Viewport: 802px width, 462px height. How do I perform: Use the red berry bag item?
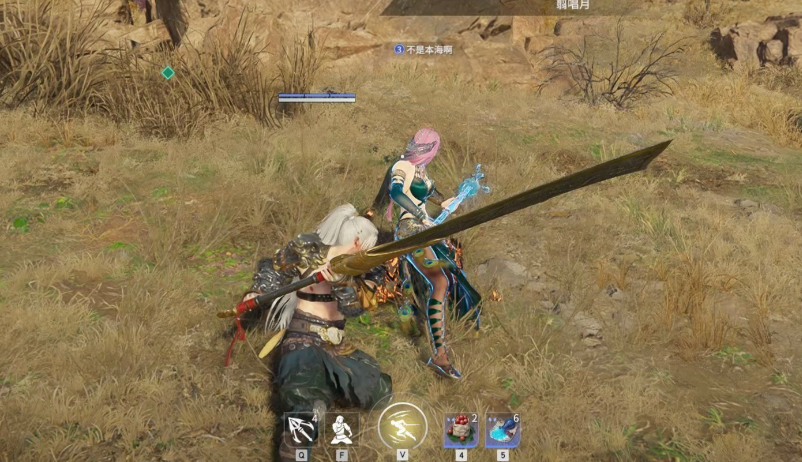pyautogui.click(x=460, y=430)
